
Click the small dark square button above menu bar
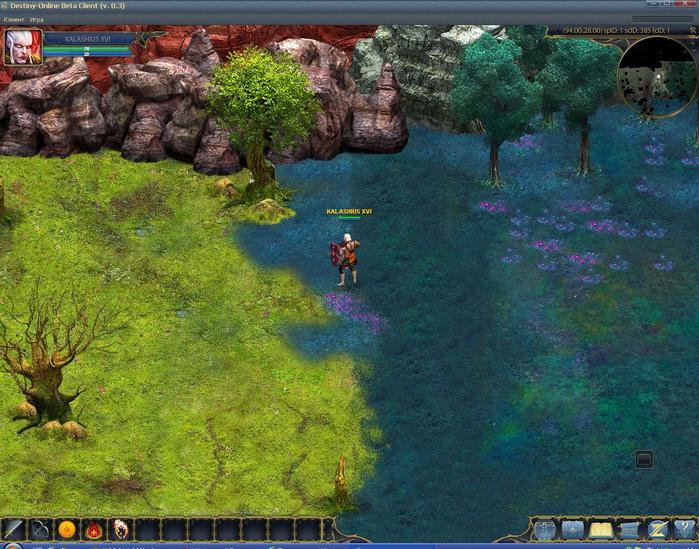point(644,460)
